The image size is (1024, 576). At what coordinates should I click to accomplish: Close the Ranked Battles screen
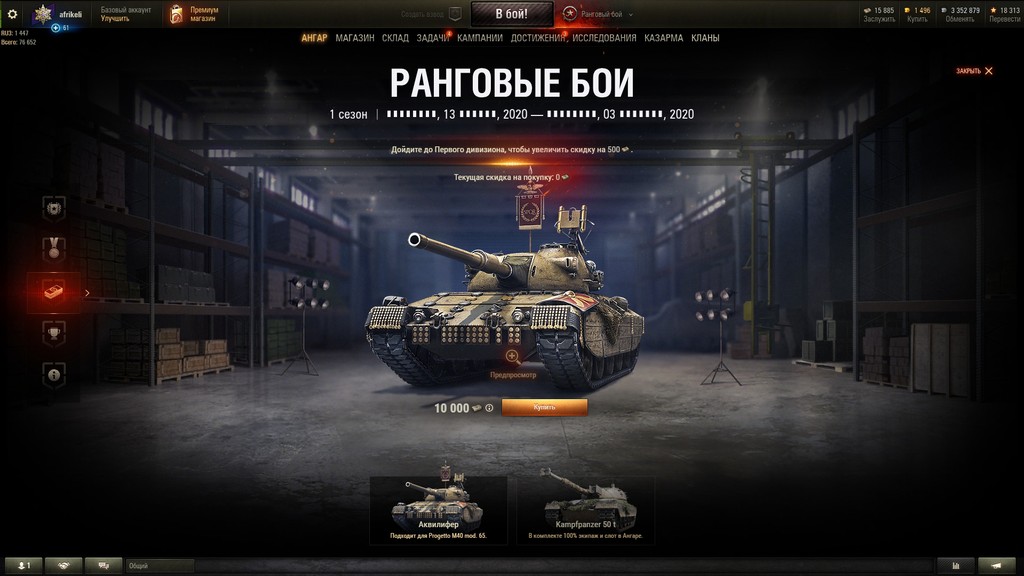[x=975, y=71]
